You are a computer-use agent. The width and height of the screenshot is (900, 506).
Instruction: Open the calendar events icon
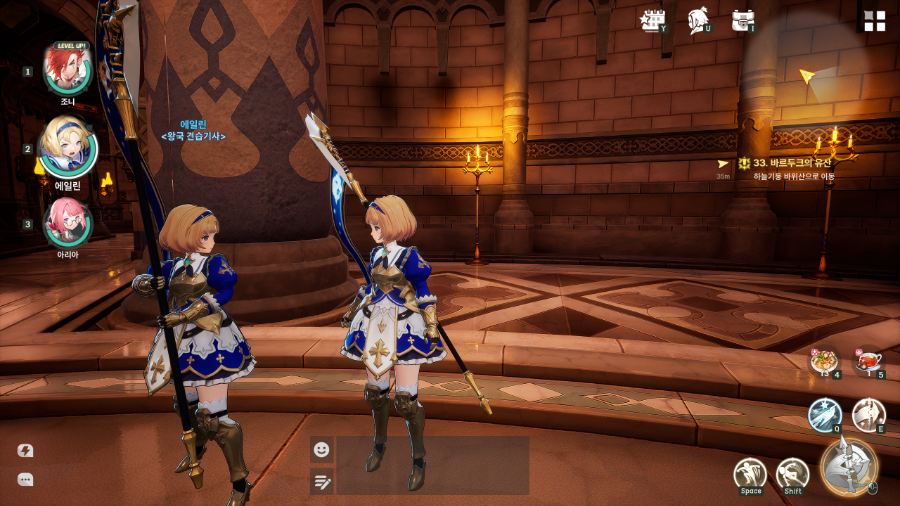click(x=653, y=20)
